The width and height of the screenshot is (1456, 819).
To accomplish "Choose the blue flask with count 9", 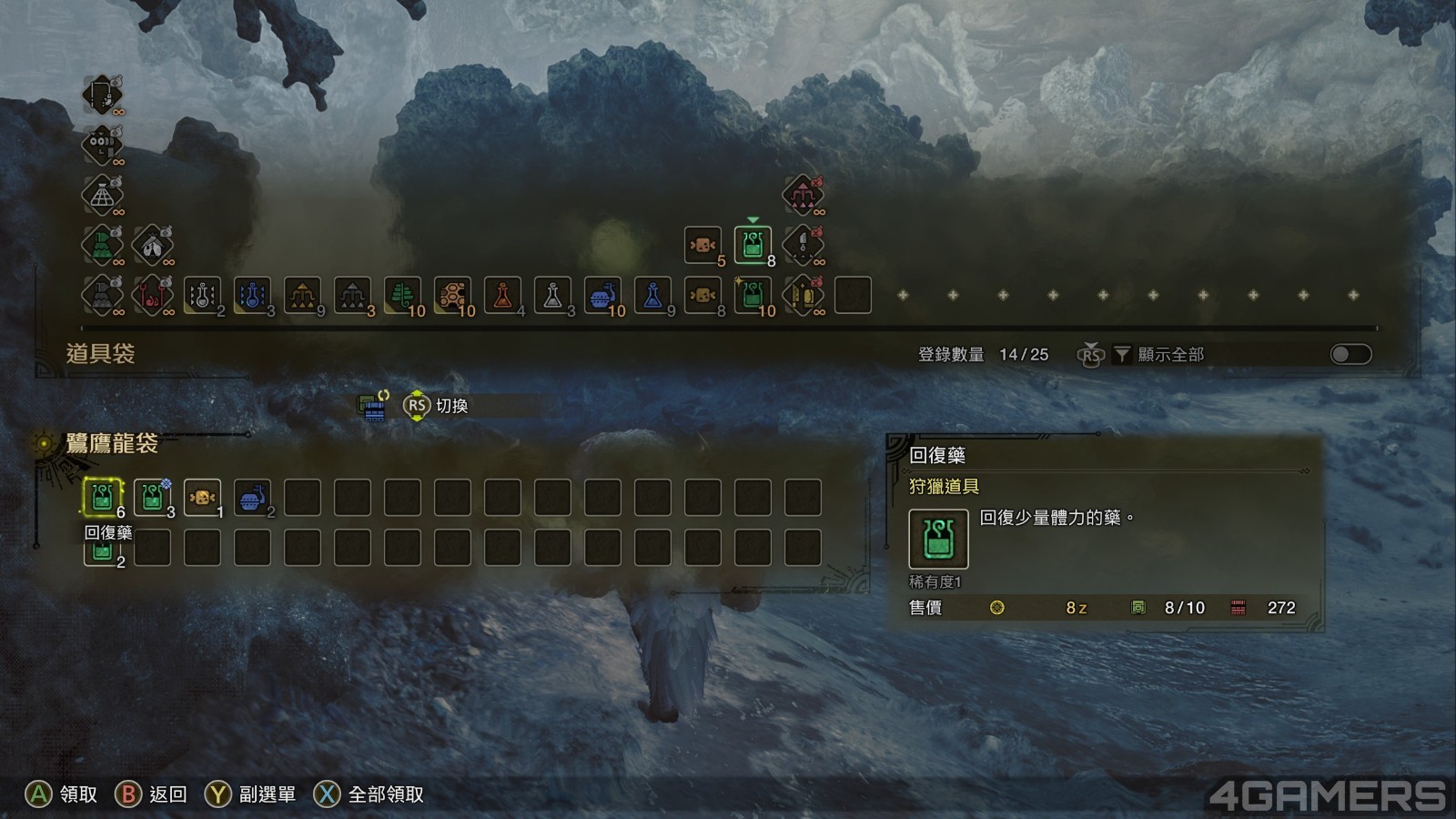I will click(652, 295).
